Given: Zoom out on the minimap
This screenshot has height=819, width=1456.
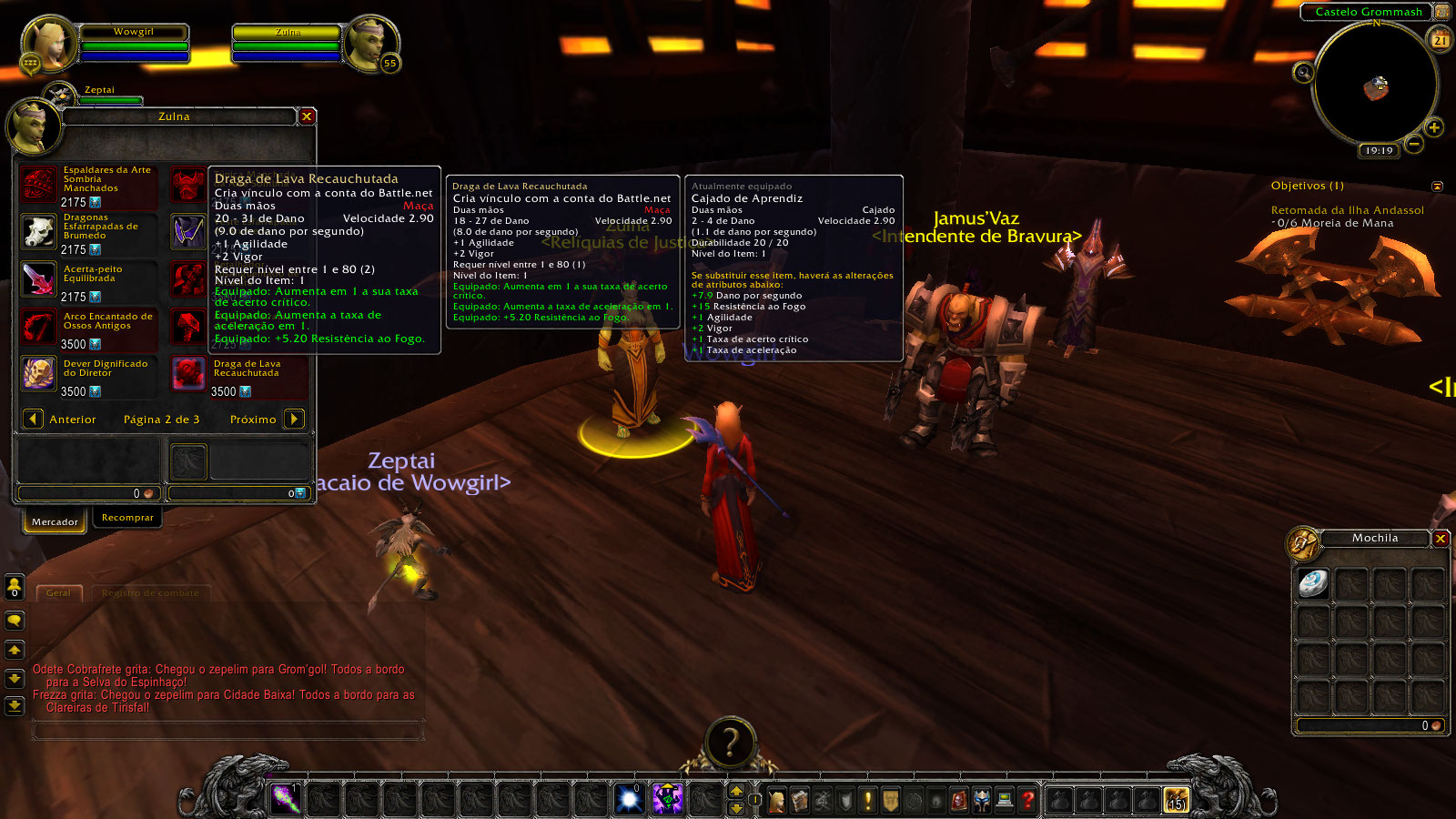Looking at the screenshot, I should pyautogui.click(x=1413, y=144).
